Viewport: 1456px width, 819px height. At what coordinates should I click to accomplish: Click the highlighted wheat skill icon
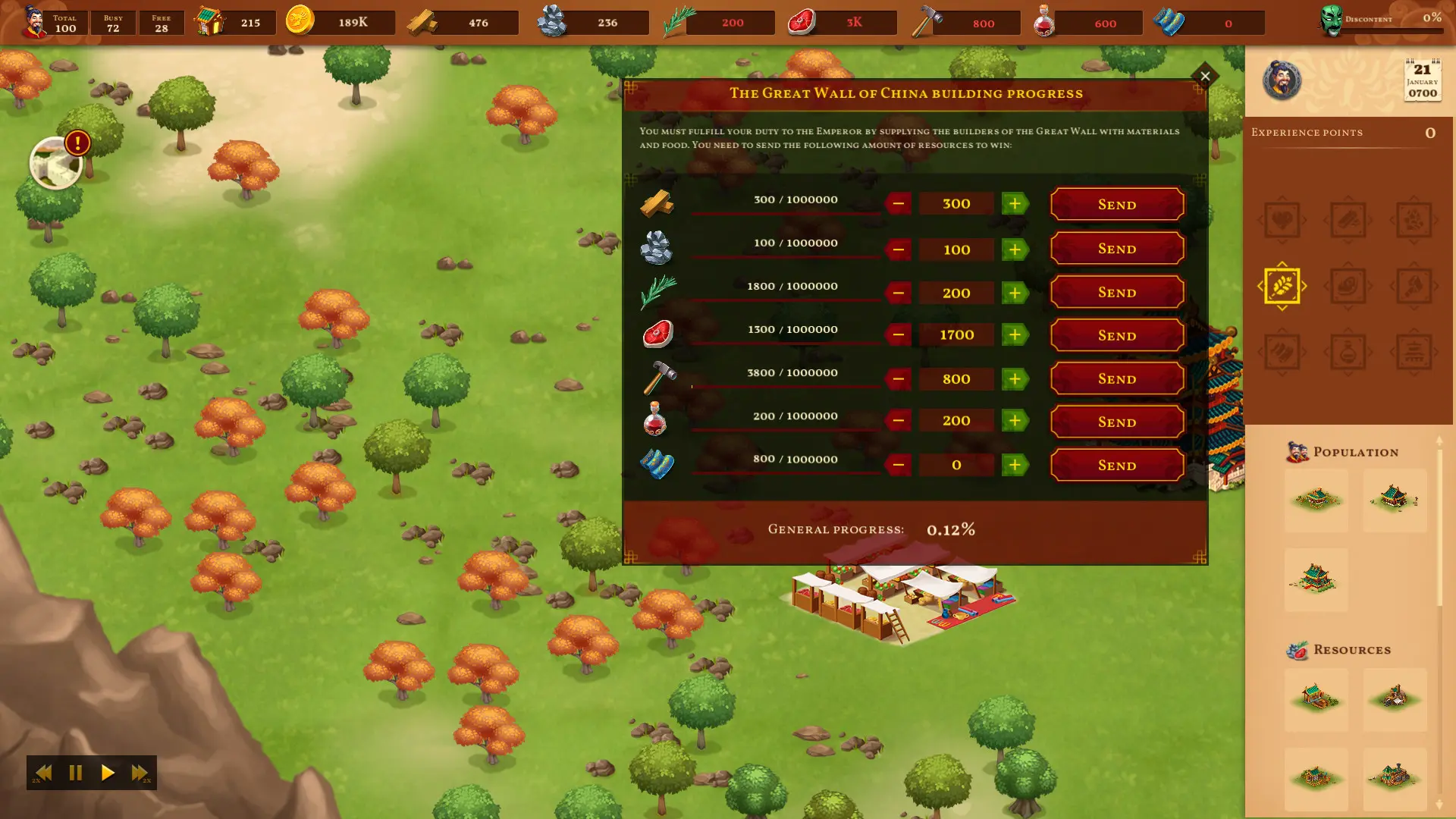pos(1282,285)
